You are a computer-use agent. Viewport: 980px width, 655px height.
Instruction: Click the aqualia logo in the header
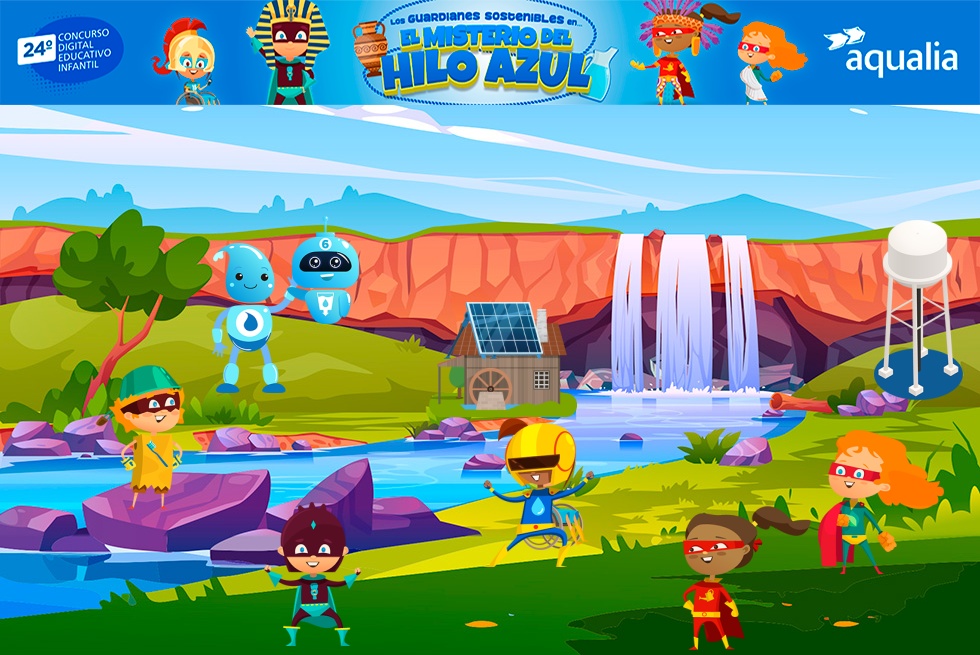[890, 53]
